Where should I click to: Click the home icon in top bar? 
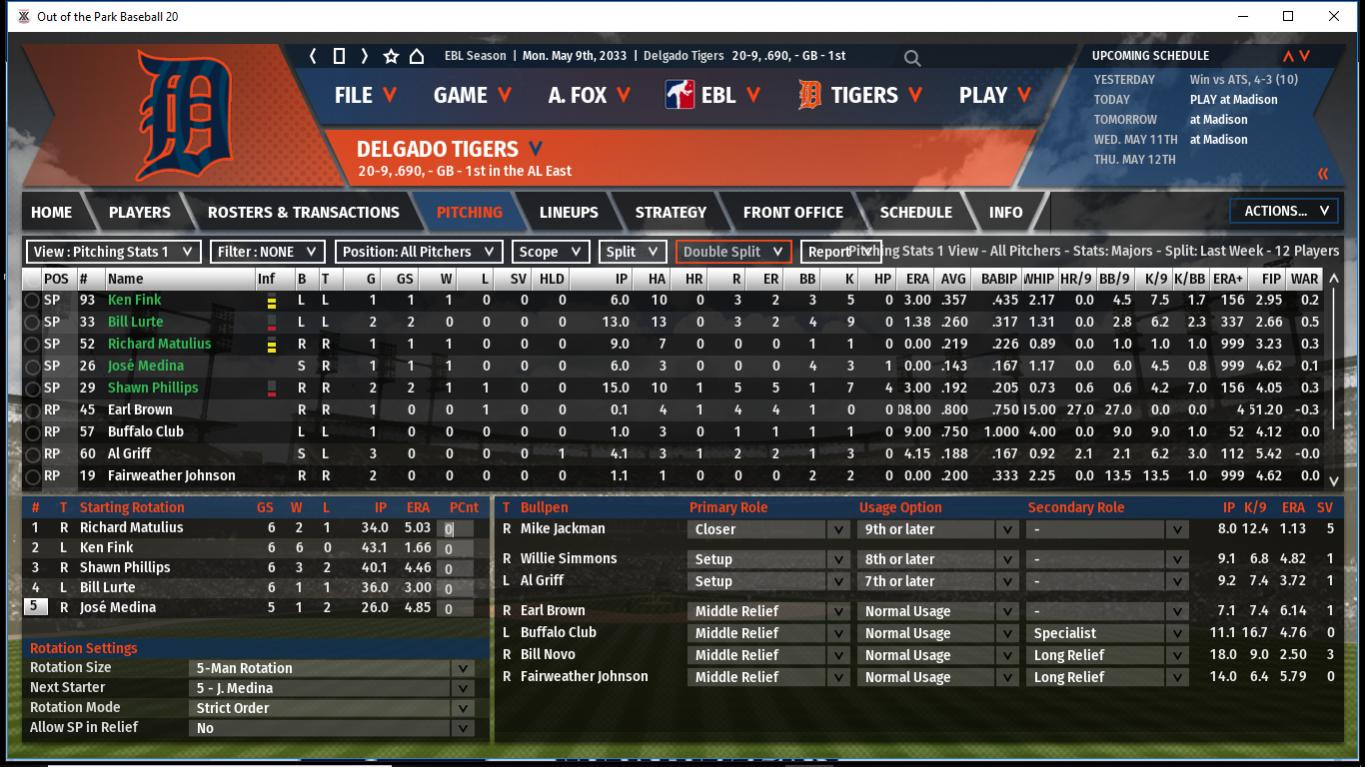pyautogui.click(x=417, y=56)
